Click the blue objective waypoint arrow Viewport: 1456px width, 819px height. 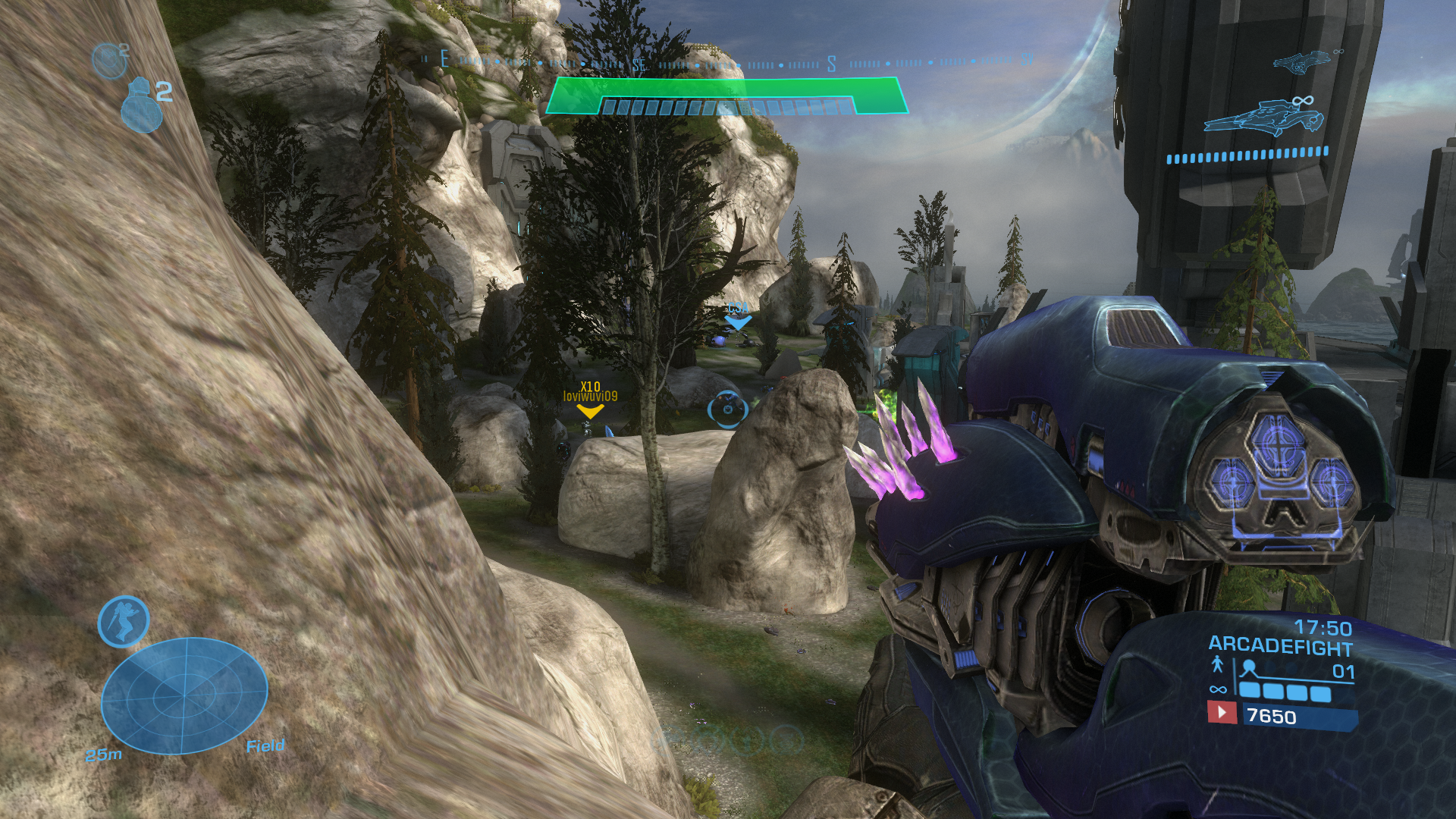737,321
